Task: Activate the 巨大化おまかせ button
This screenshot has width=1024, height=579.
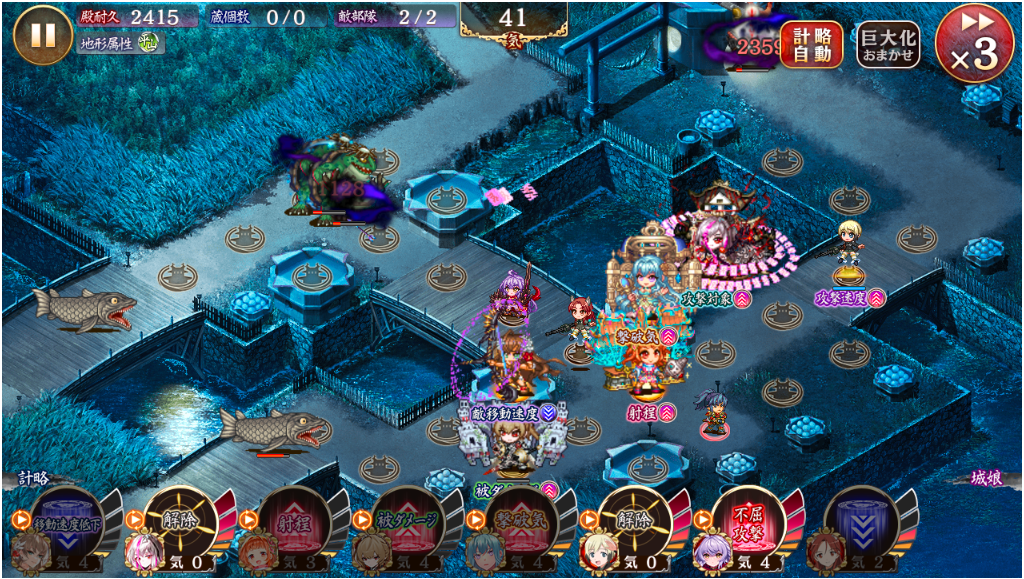Action: pyautogui.click(x=888, y=44)
